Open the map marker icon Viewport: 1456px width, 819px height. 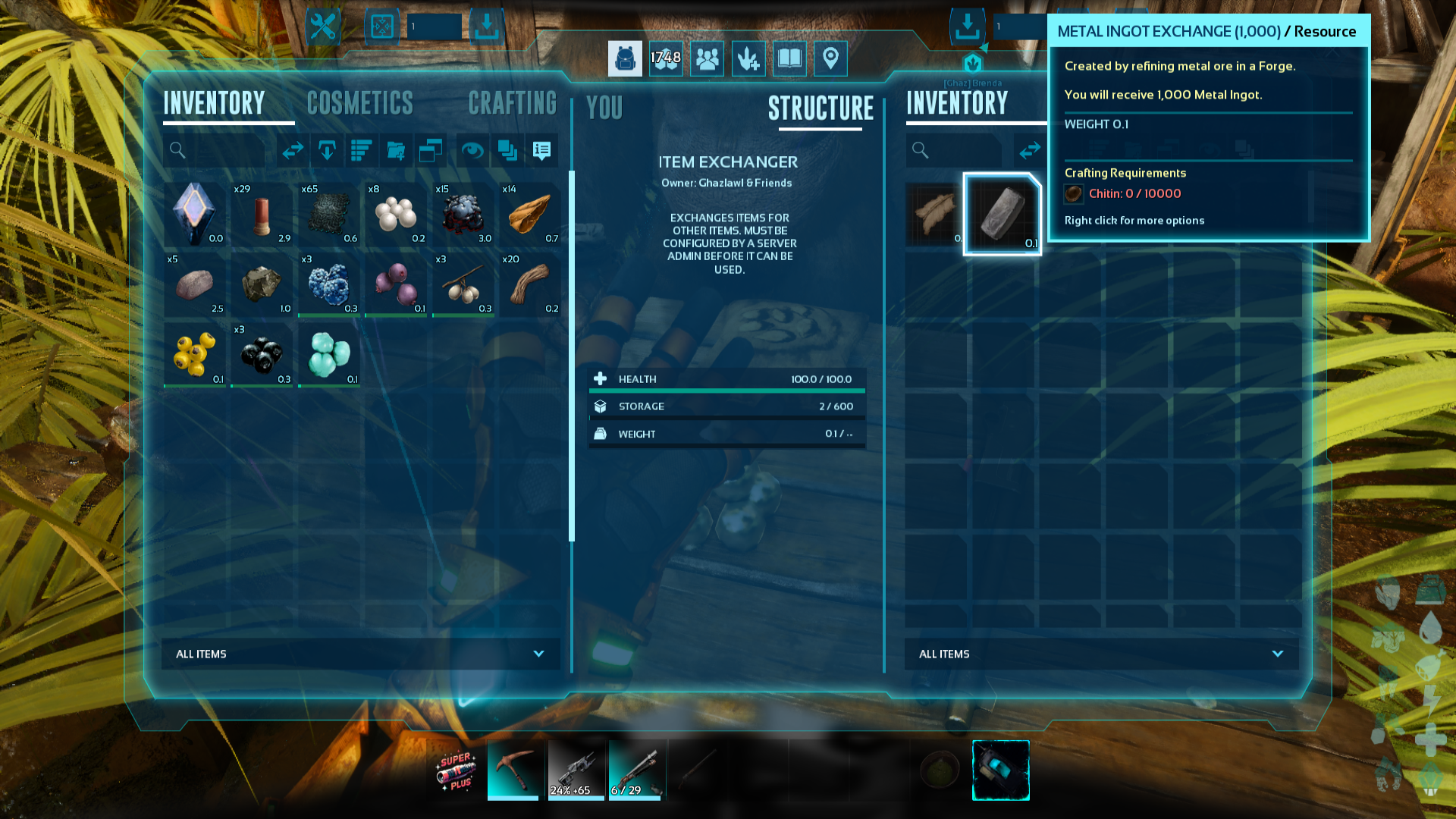click(830, 58)
